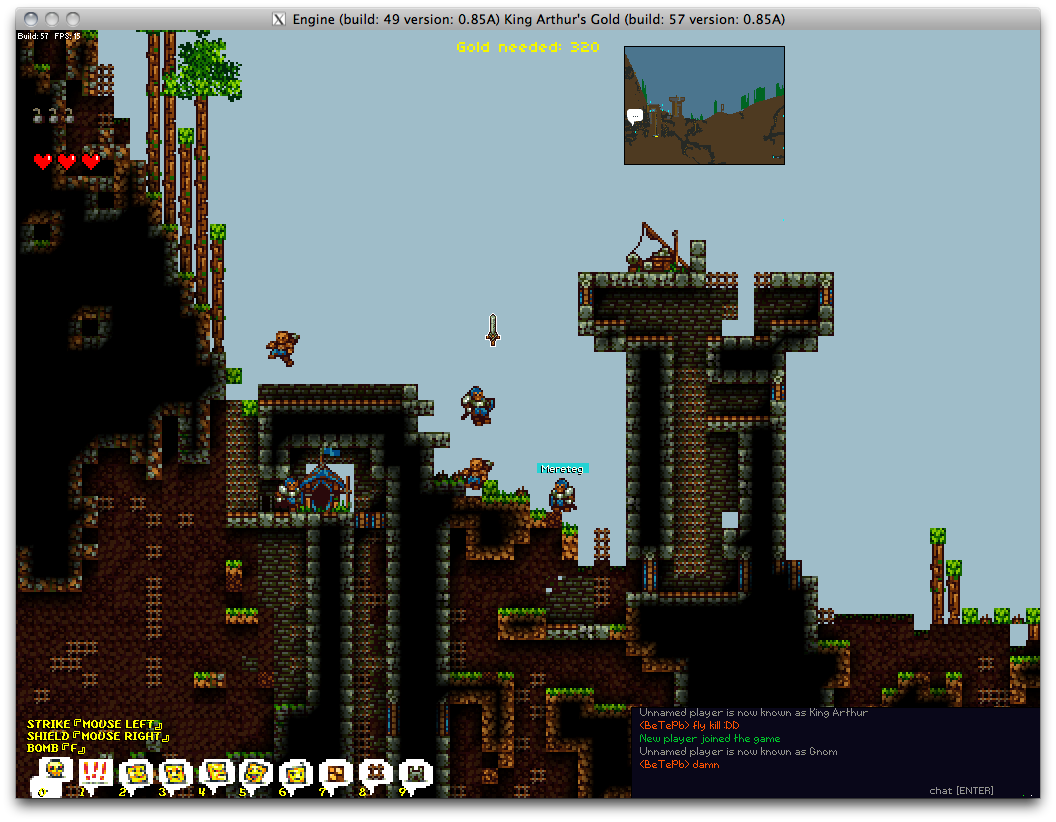Open the chat input box

(x=960, y=790)
